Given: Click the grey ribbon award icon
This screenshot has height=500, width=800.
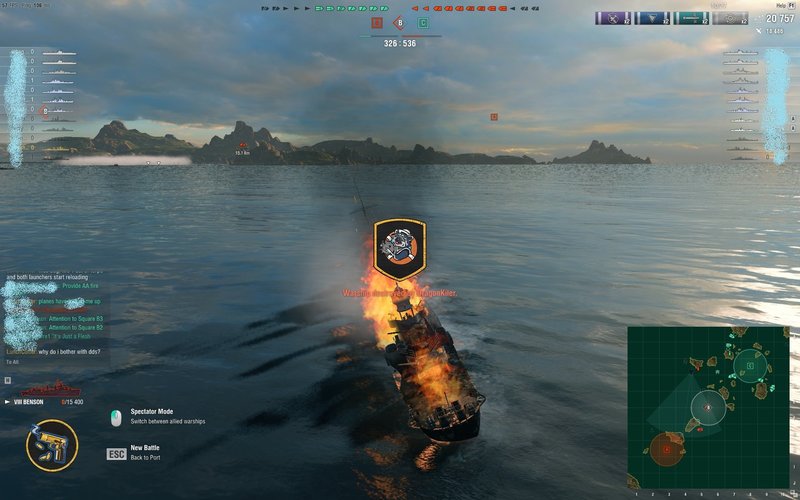Looking at the screenshot, I should point(732,18).
